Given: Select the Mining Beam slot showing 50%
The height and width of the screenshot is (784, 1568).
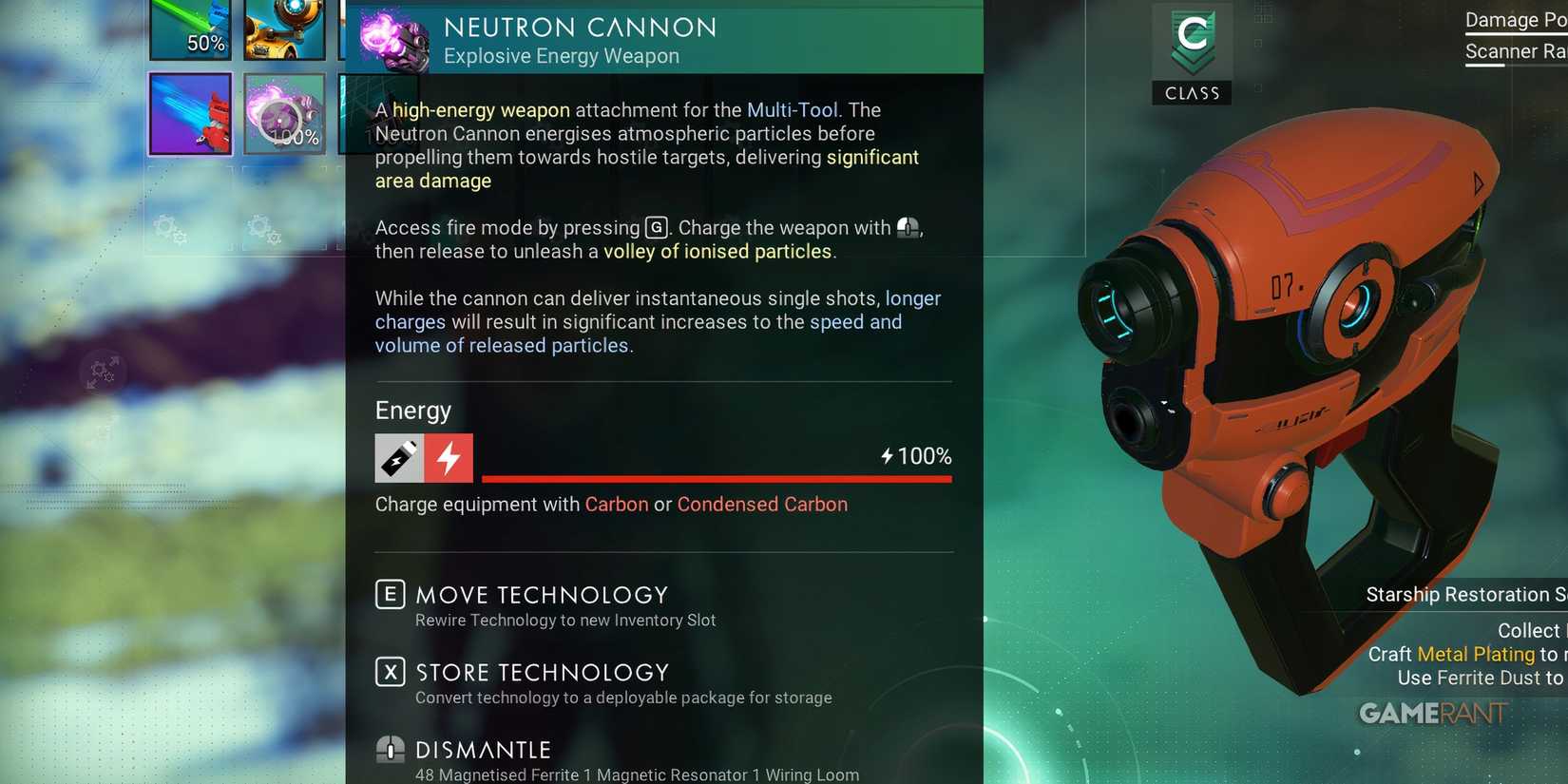Looking at the screenshot, I should click(190, 30).
